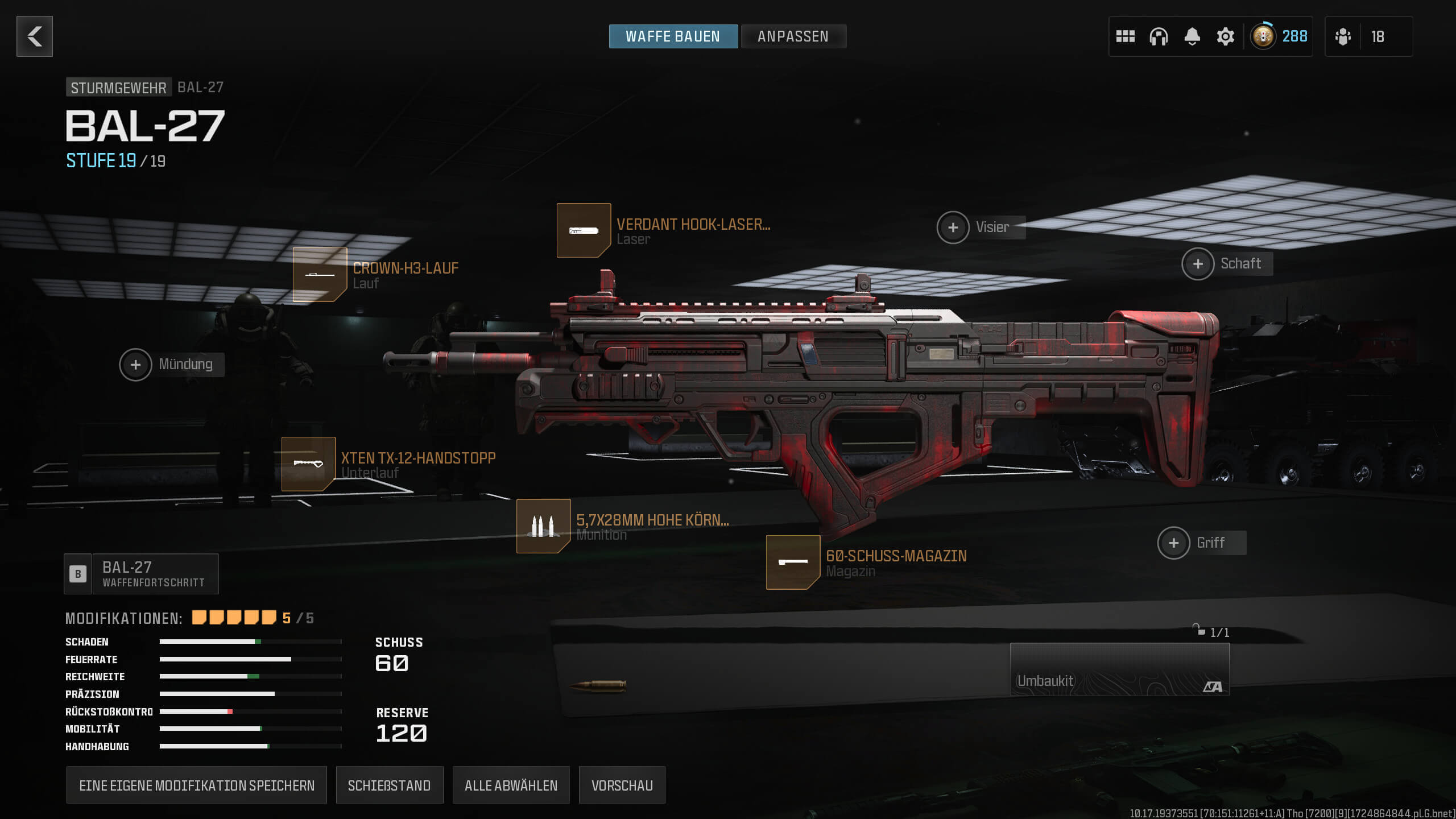Open the social party icon

(x=1343, y=36)
